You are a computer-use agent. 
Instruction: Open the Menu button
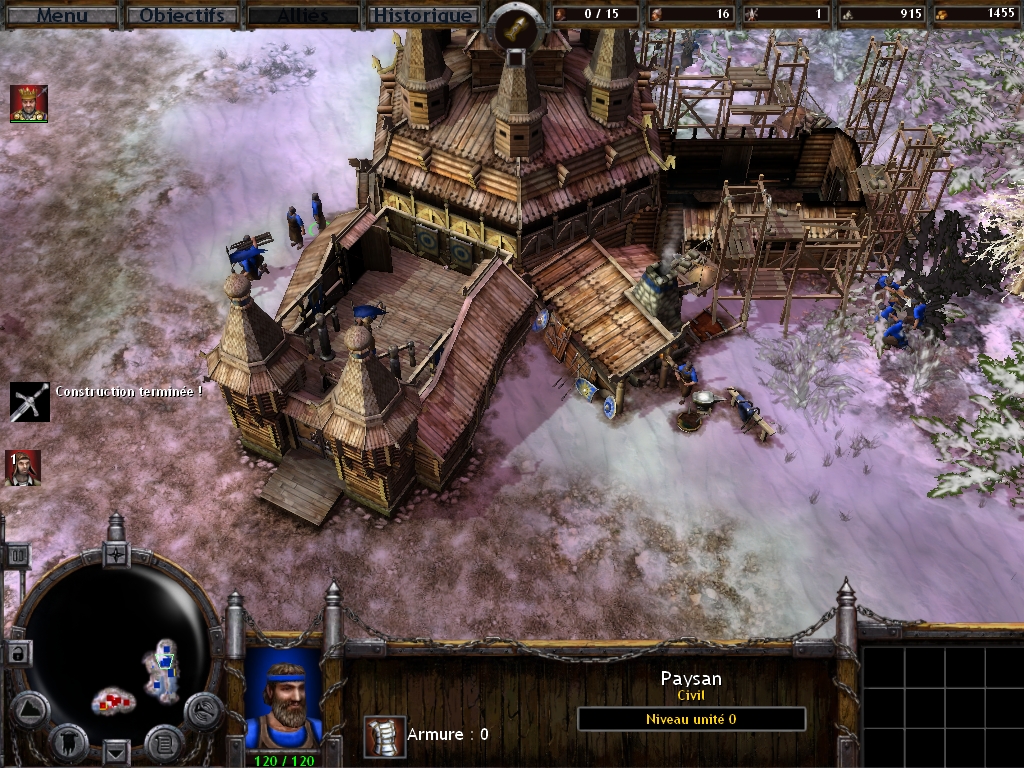61,15
